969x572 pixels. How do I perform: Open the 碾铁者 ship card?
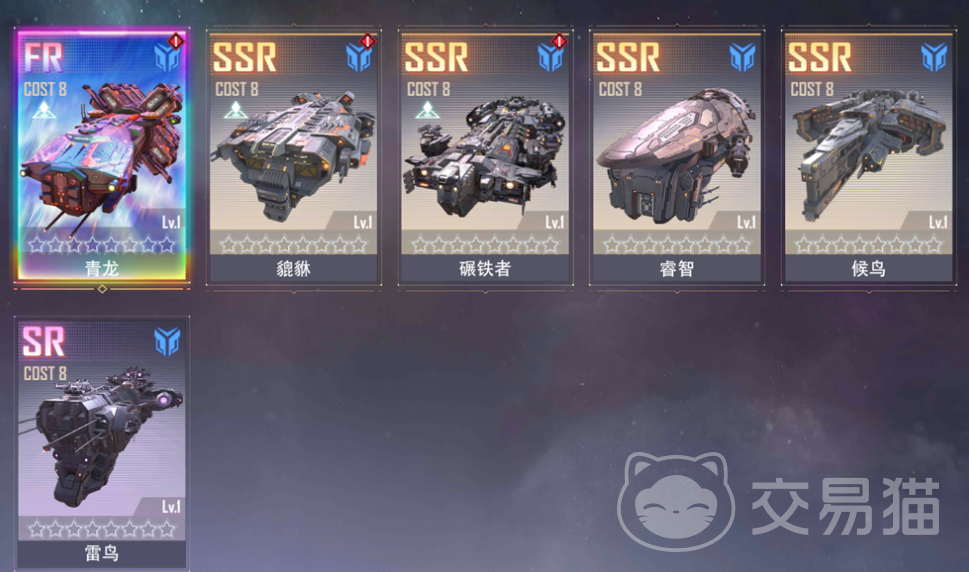tap(485, 158)
